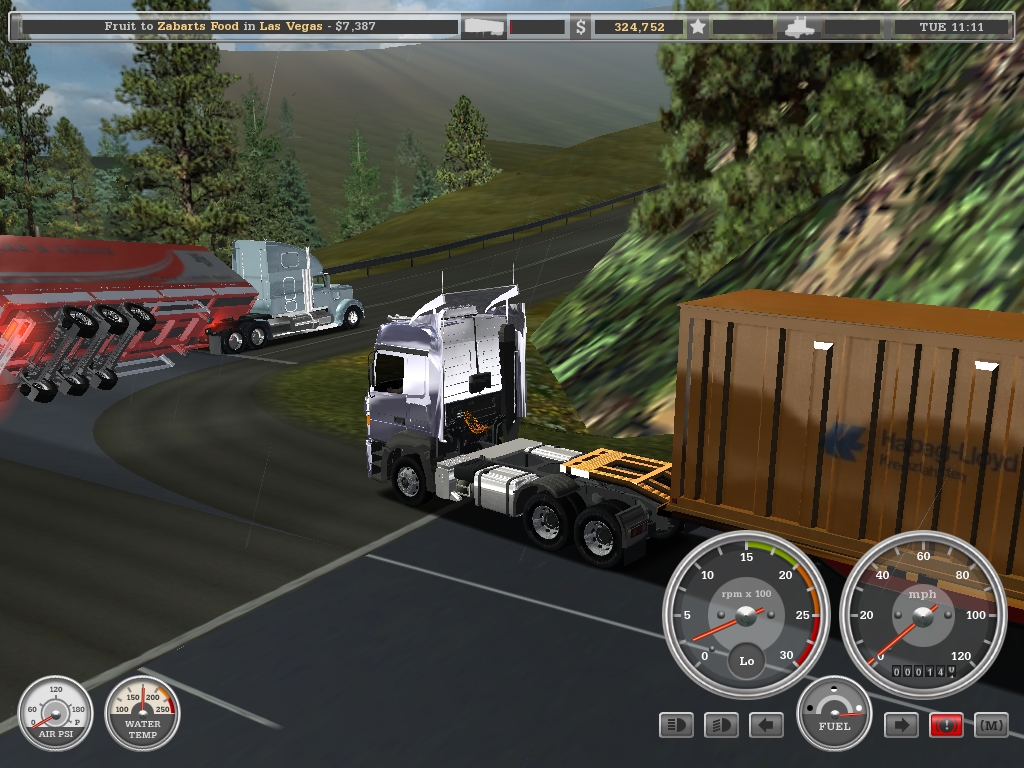Toggle the high beam headlights indicator

click(x=677, y=725)
